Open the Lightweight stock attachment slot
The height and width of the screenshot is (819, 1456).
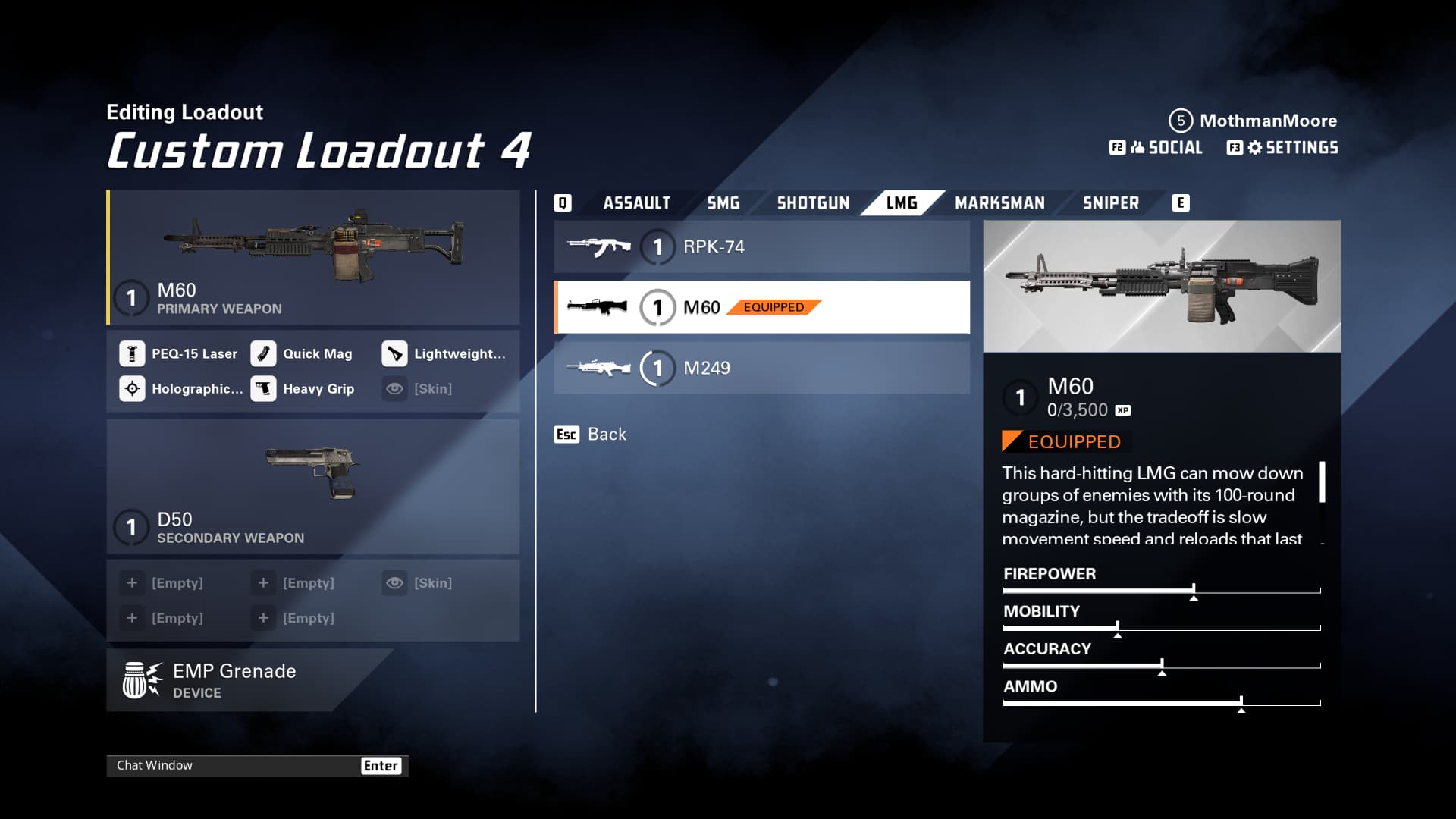coord(444,354)
